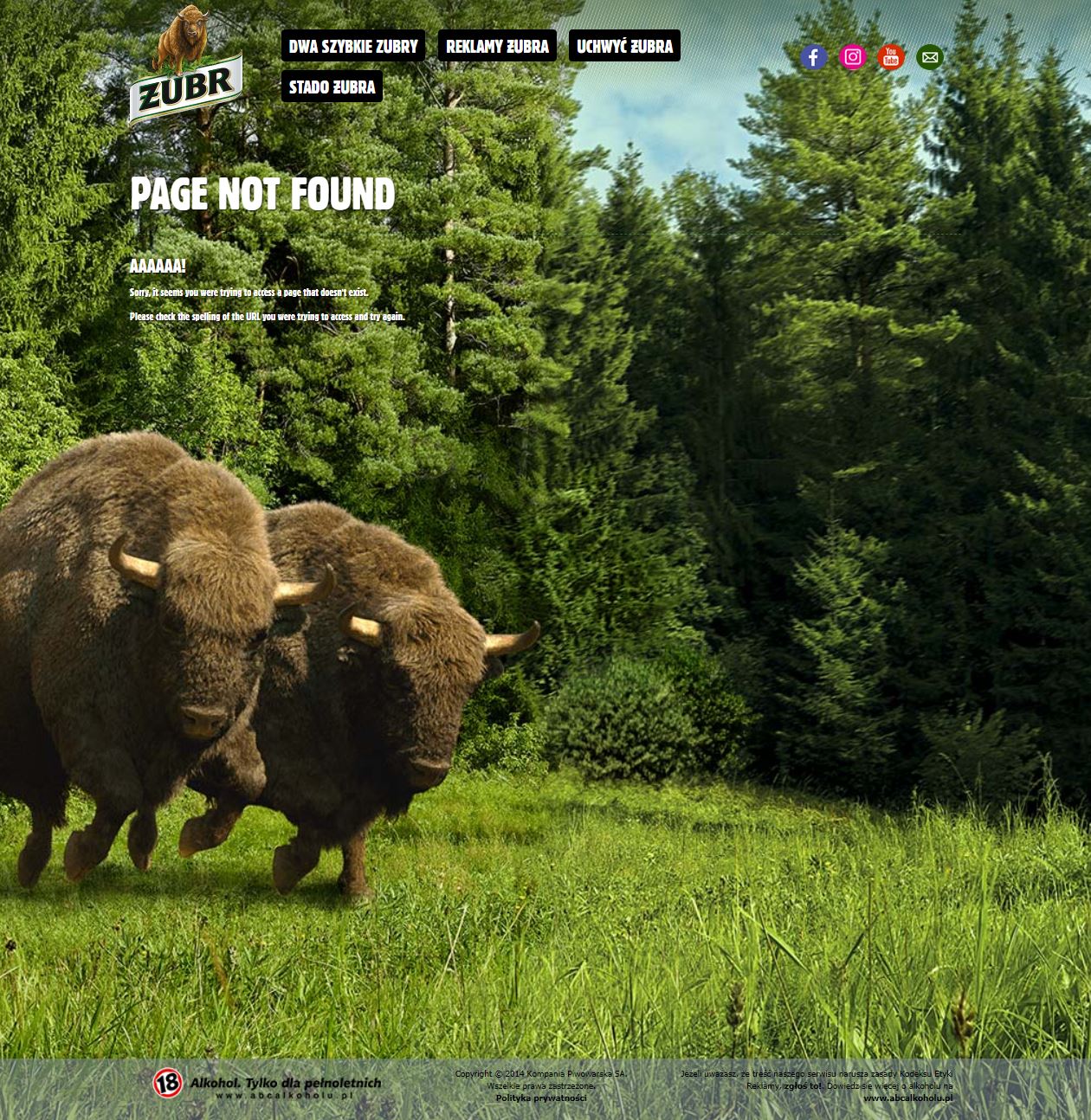The height and width of the screenshot is (1120, 1091).
Task: Open the Stado Żubra section
Action: pyautogui.click(x=332, y=87)
